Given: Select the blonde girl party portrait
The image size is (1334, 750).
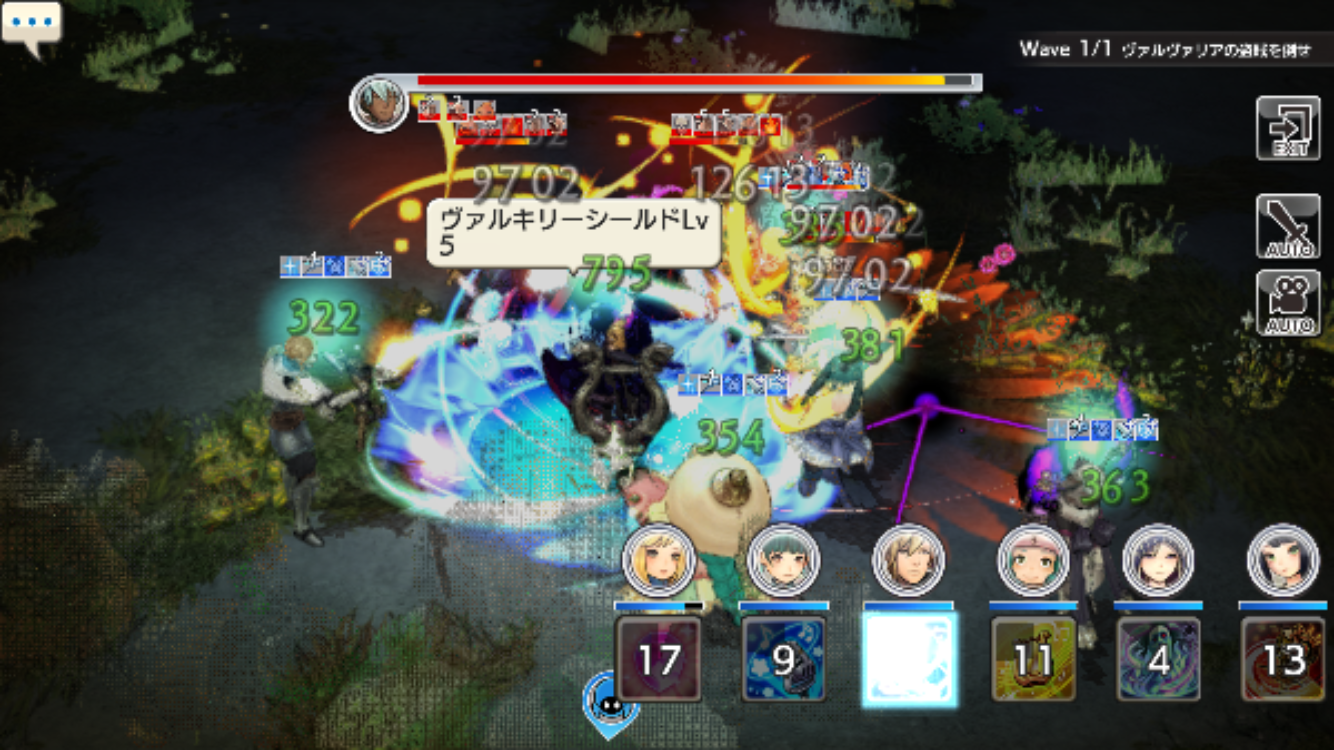Looking at the screenshot, I should point(659,560).
